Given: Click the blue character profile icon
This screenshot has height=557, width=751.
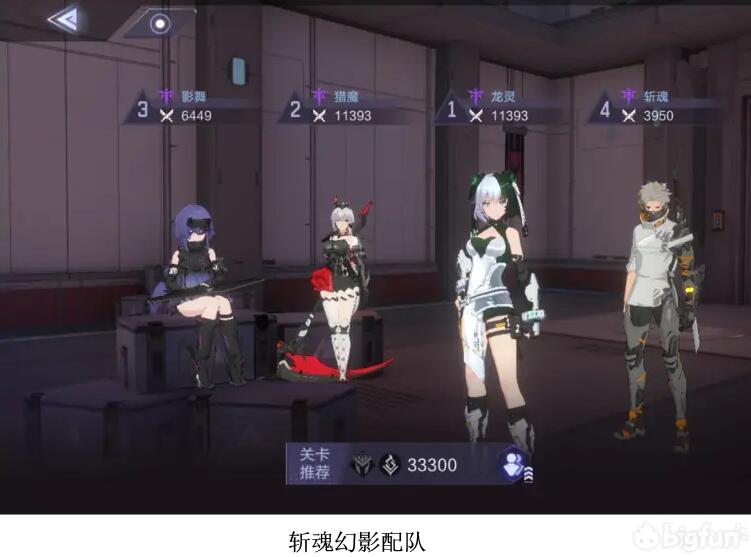Looking at the screenshot, I should point(515,463).
